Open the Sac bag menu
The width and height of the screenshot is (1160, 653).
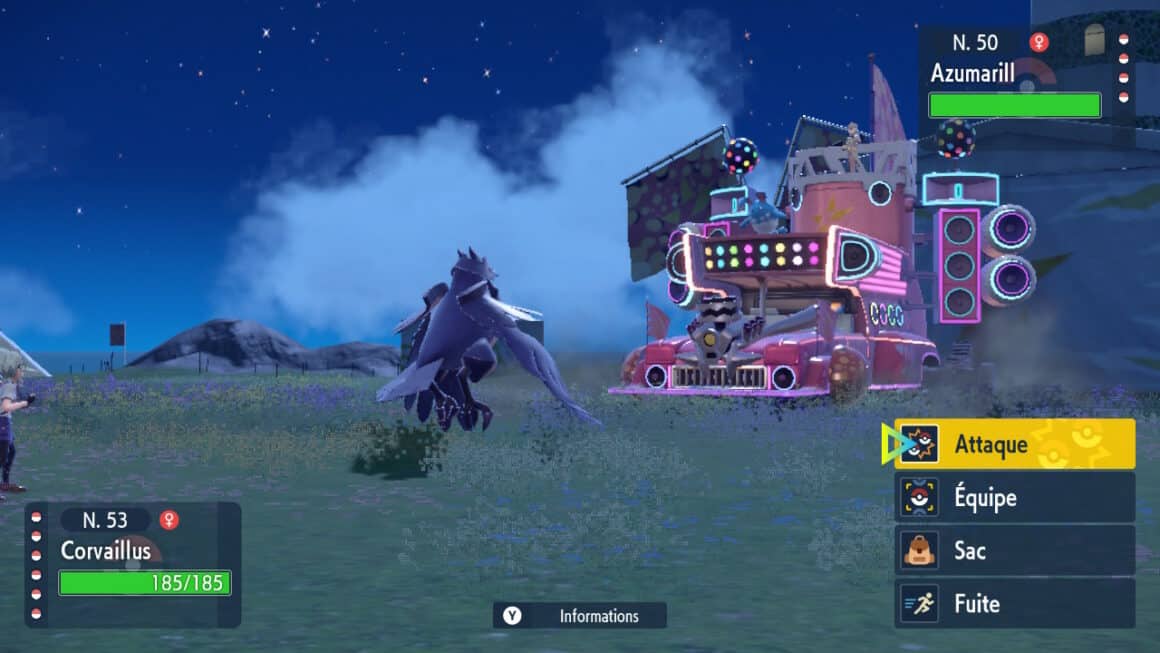coord(1014,550)
